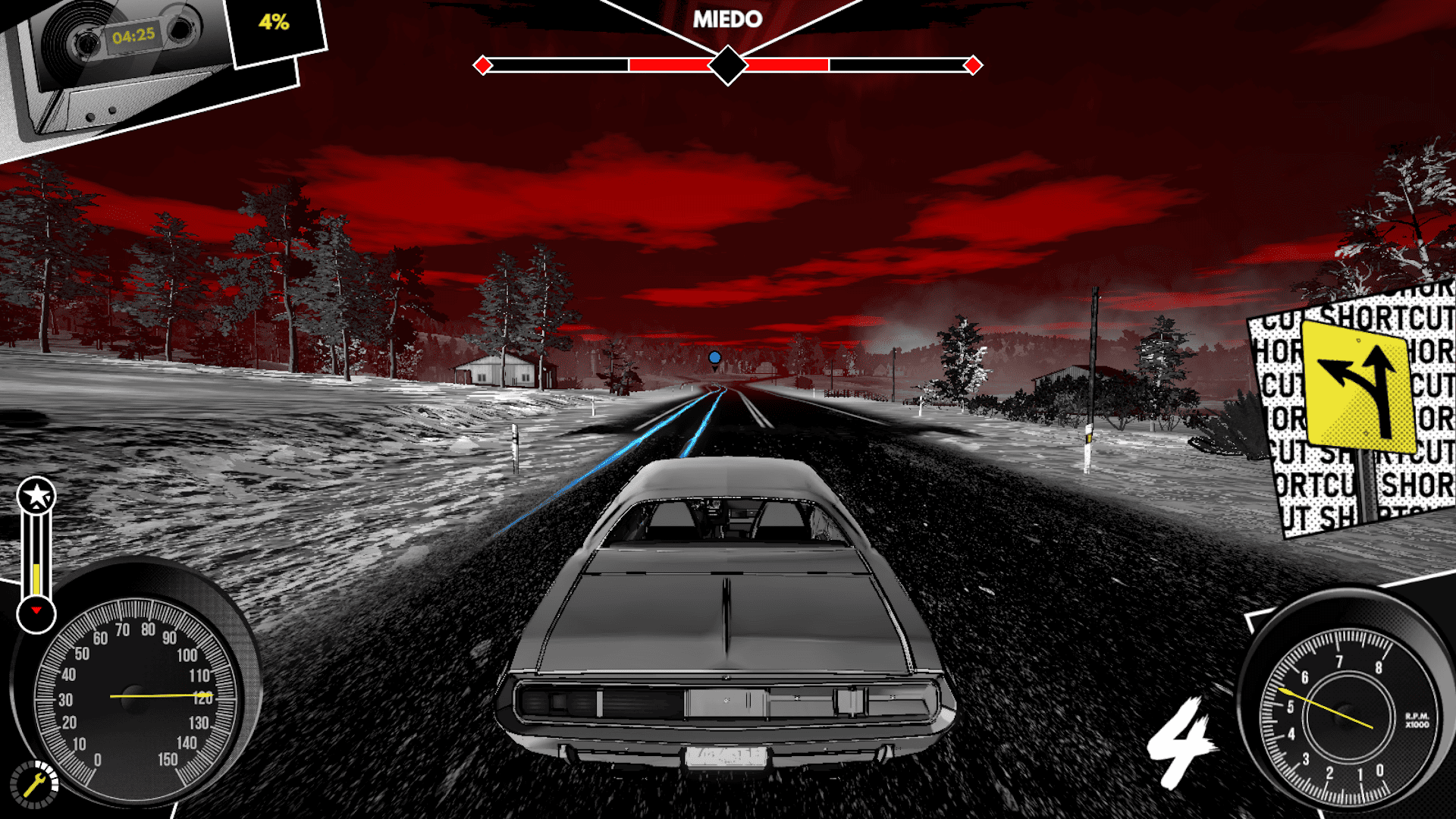Select the star icon above the fear meter
This screenshot has height=819, width=1456.
click(36, 493)
